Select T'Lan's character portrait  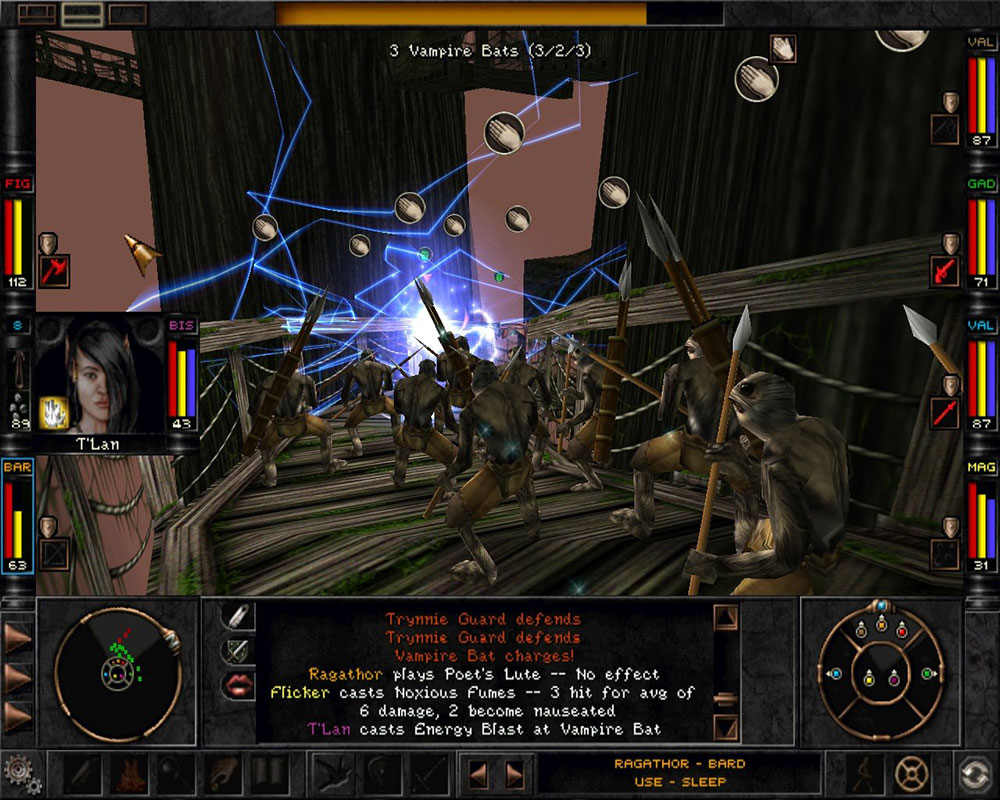[100, 375]
